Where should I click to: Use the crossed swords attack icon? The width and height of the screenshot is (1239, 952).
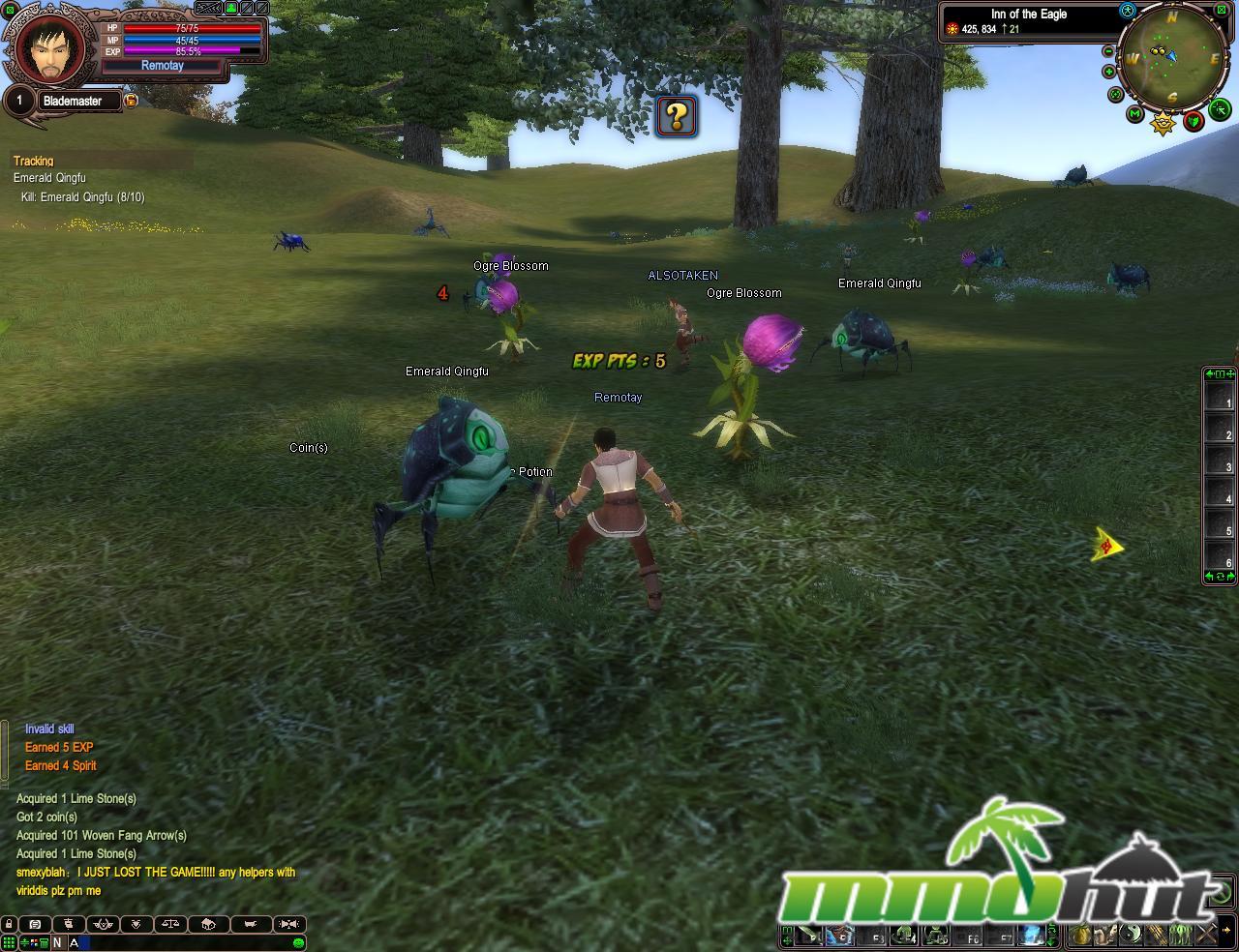(1206, 935)
